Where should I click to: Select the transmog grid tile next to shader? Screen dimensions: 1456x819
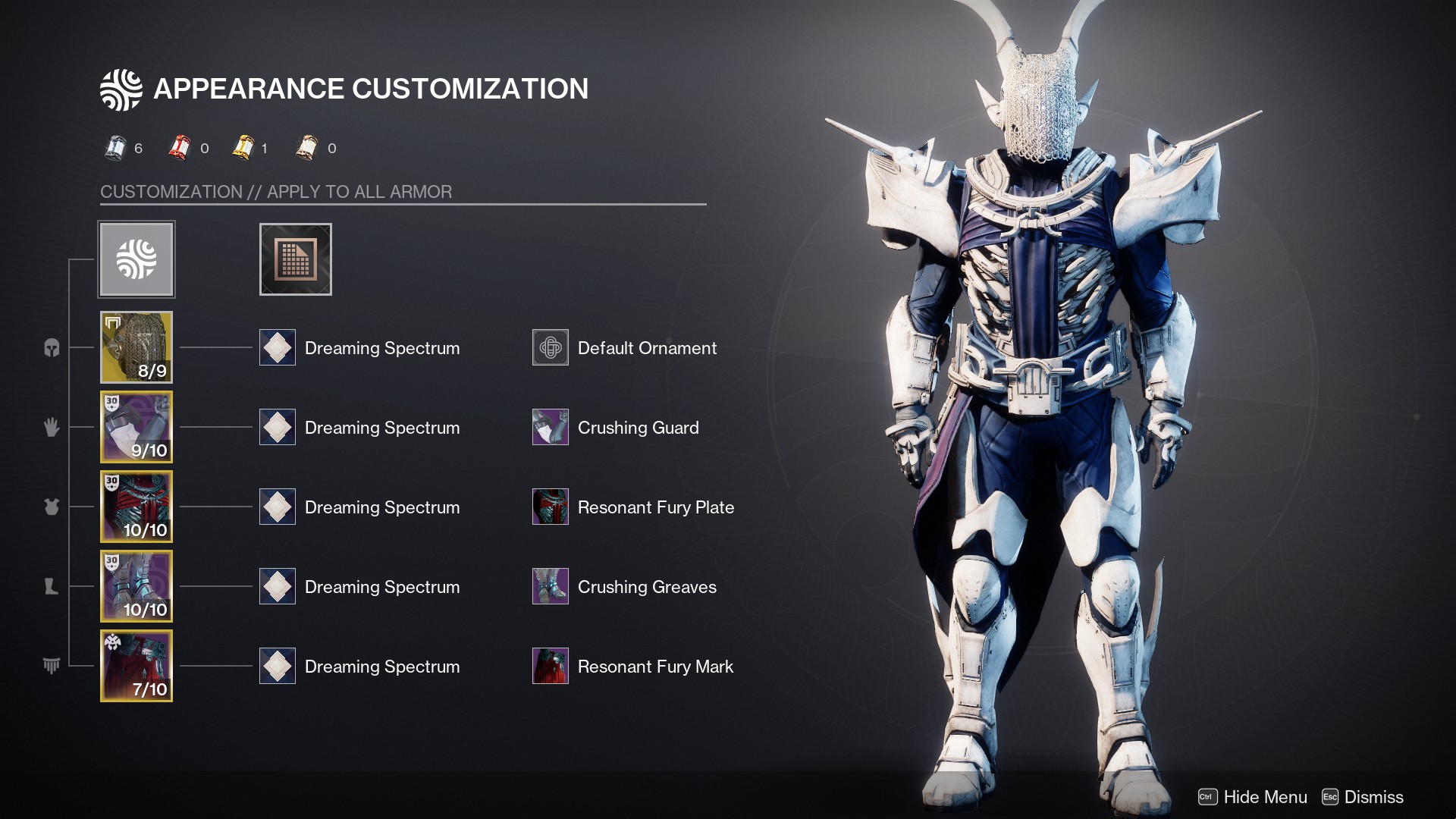[296, 259]
